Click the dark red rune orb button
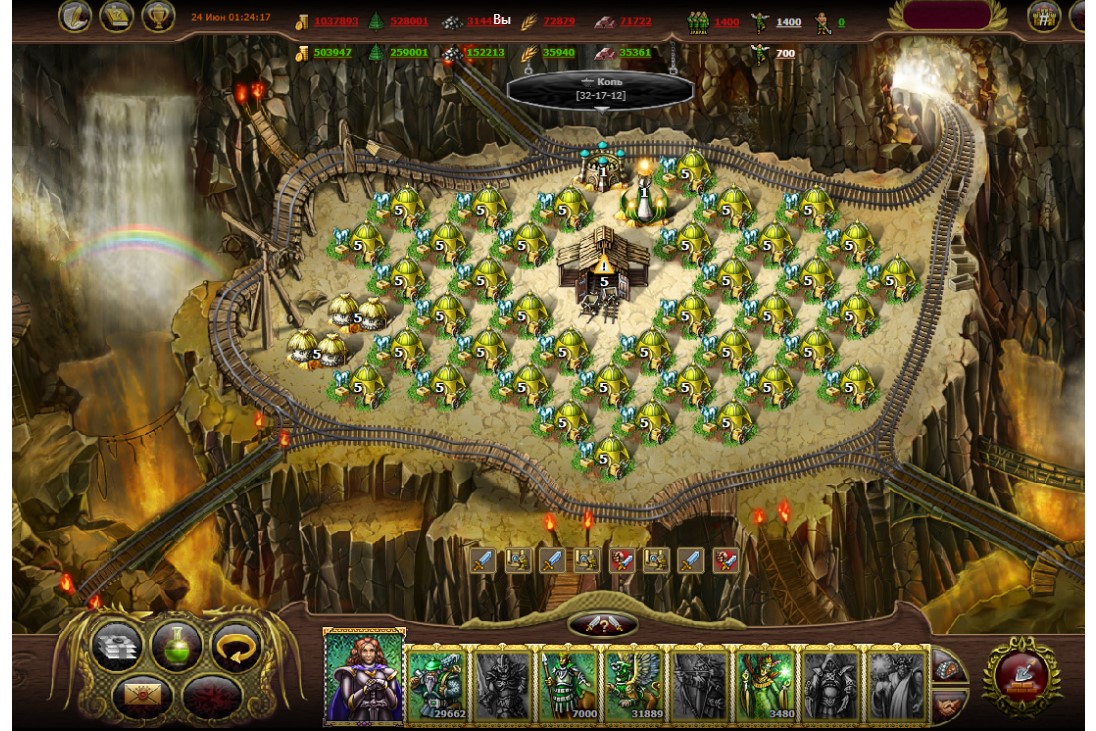The image size is (1096, 731). (x=207, y=693)
